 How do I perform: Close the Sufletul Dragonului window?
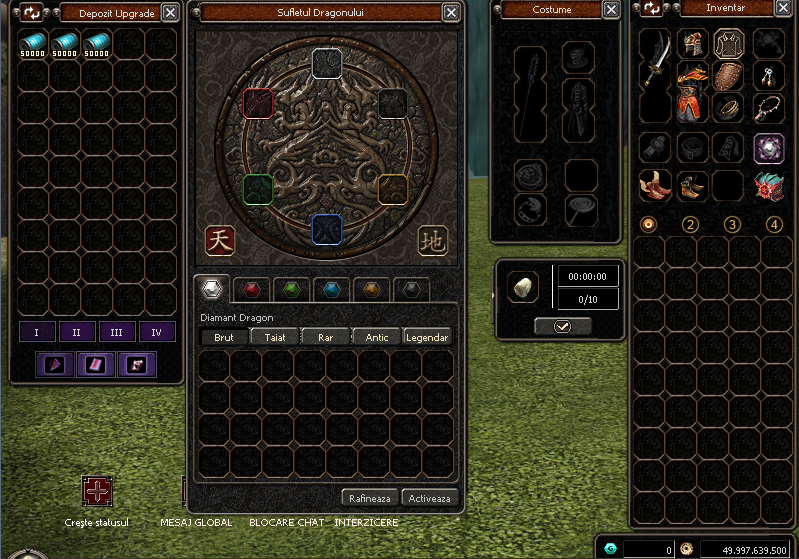click(452, 13)
